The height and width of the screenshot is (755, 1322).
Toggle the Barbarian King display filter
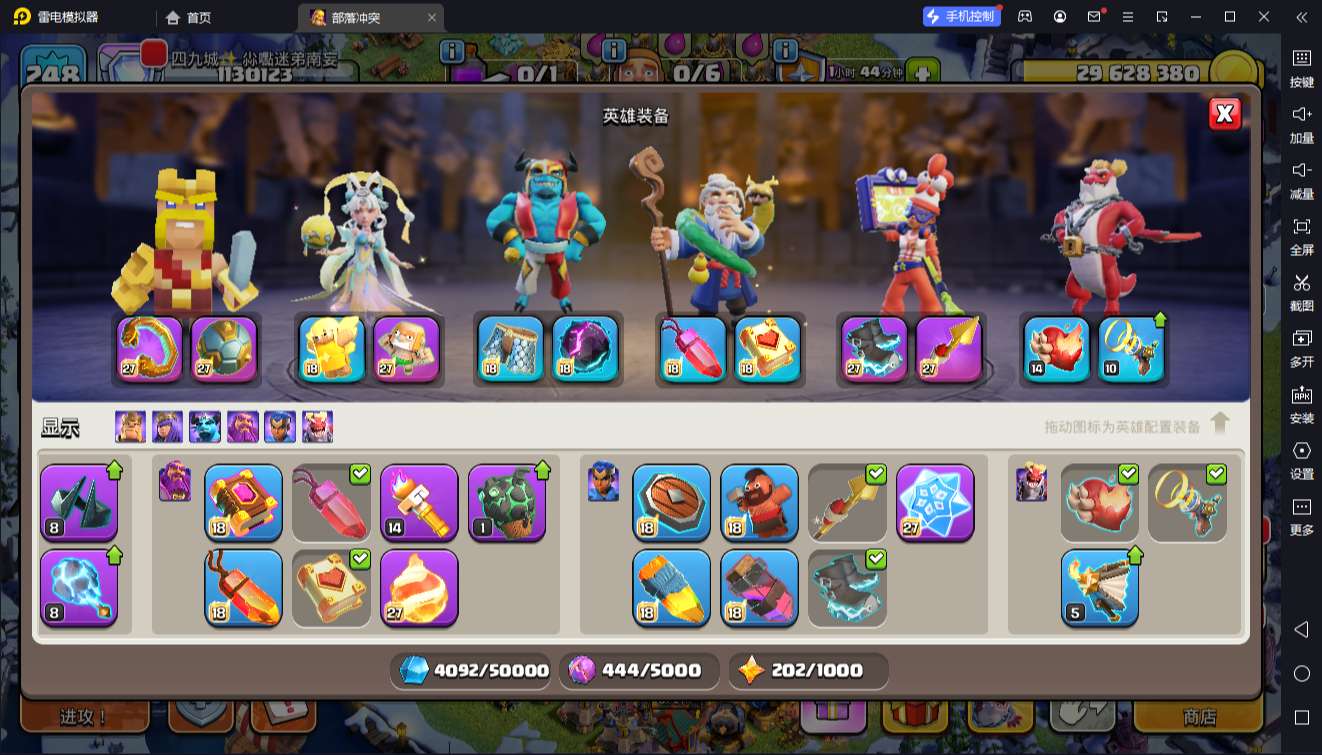click(x=130, y=427)
